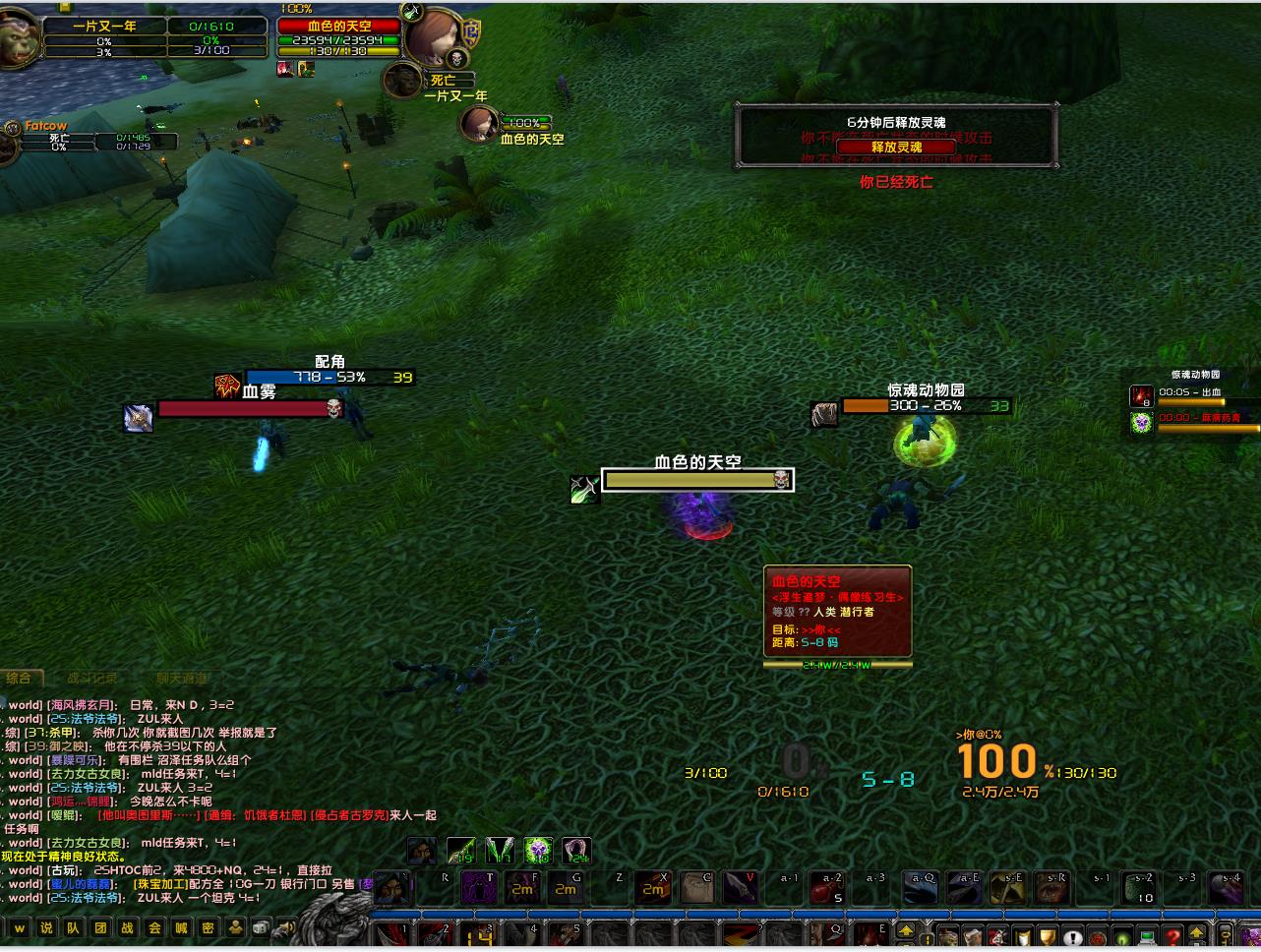Select the 喊 yell chat channel button
This screenshot has height=952, width=1261.
[181, 927]
